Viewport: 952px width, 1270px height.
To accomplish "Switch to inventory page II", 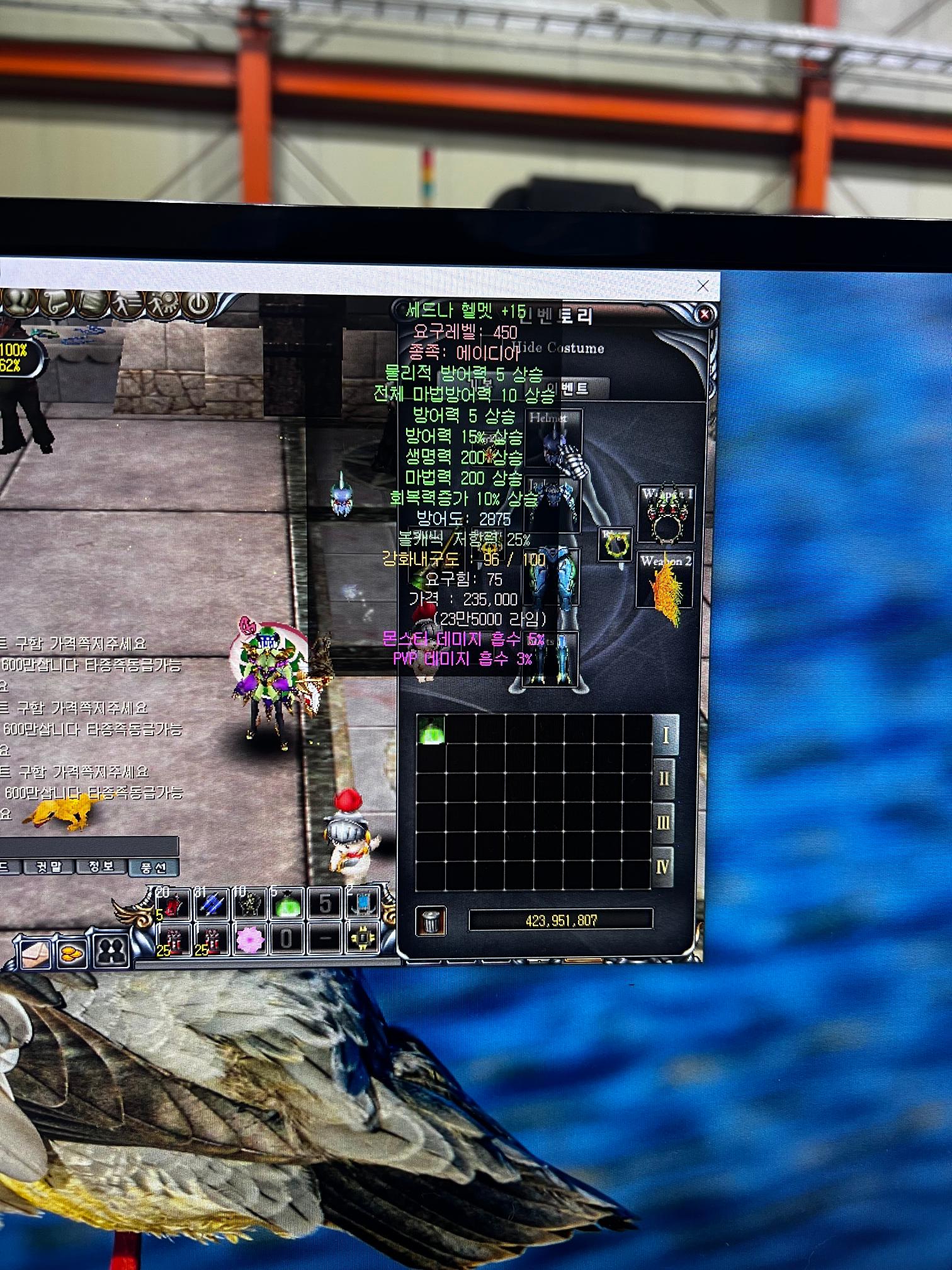I will tap(664, 779).
